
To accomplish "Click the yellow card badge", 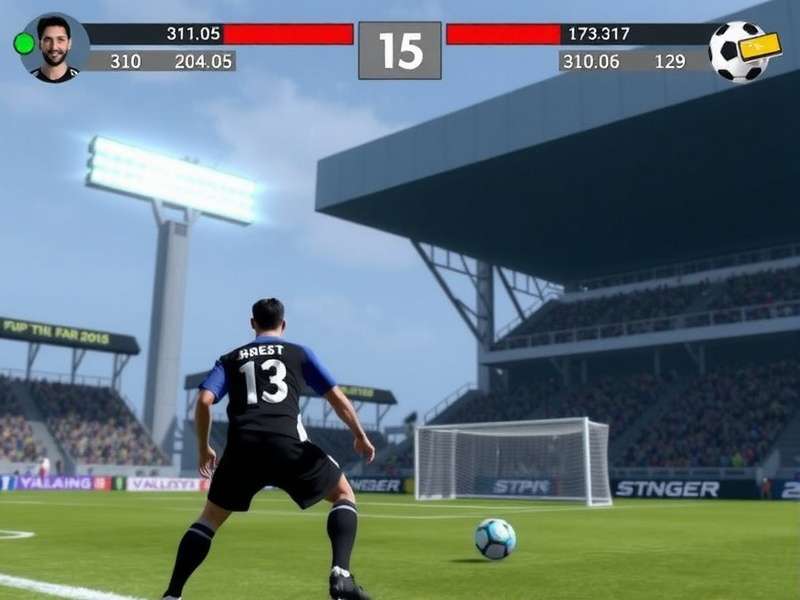I will [x=760, y=46].
